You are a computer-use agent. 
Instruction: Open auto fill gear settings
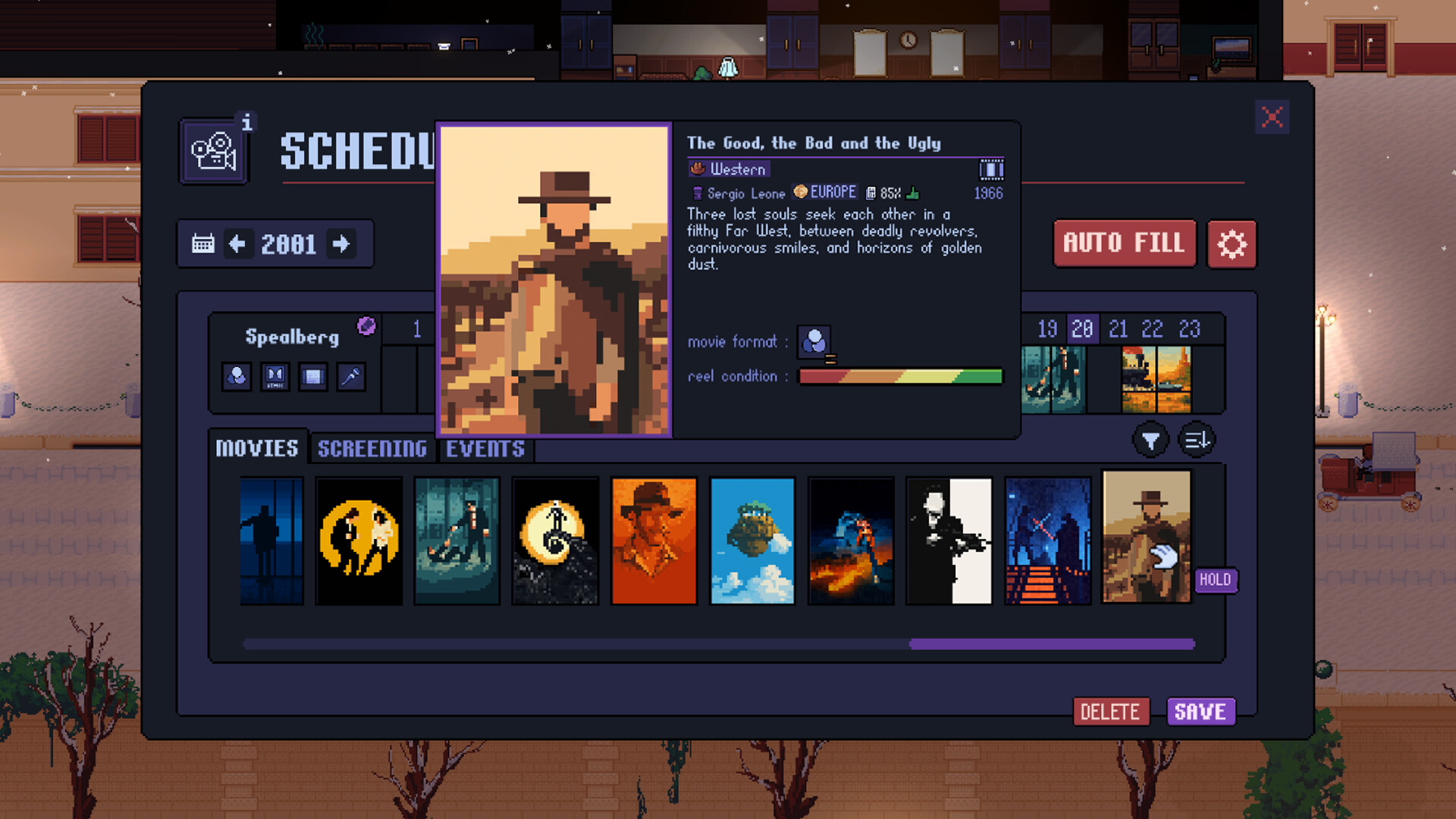pos(1232,244)
